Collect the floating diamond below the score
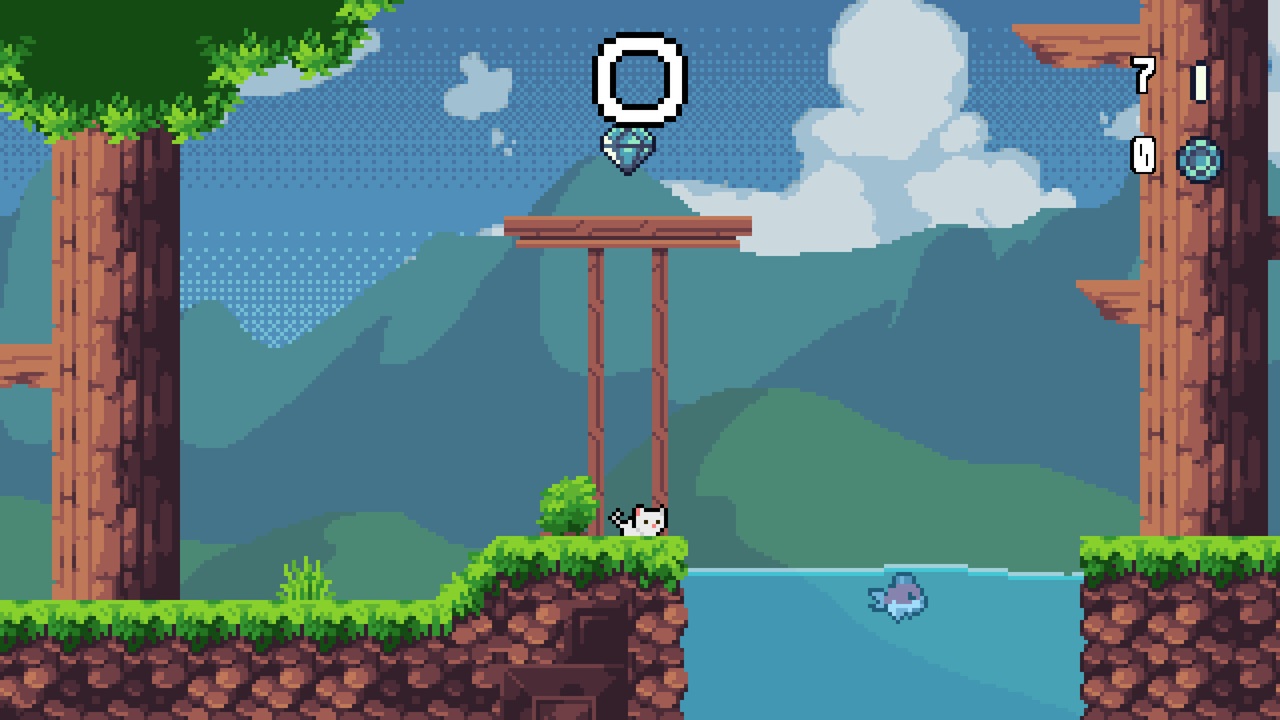This screenshot has height=720, width=1280. [628, 148]
